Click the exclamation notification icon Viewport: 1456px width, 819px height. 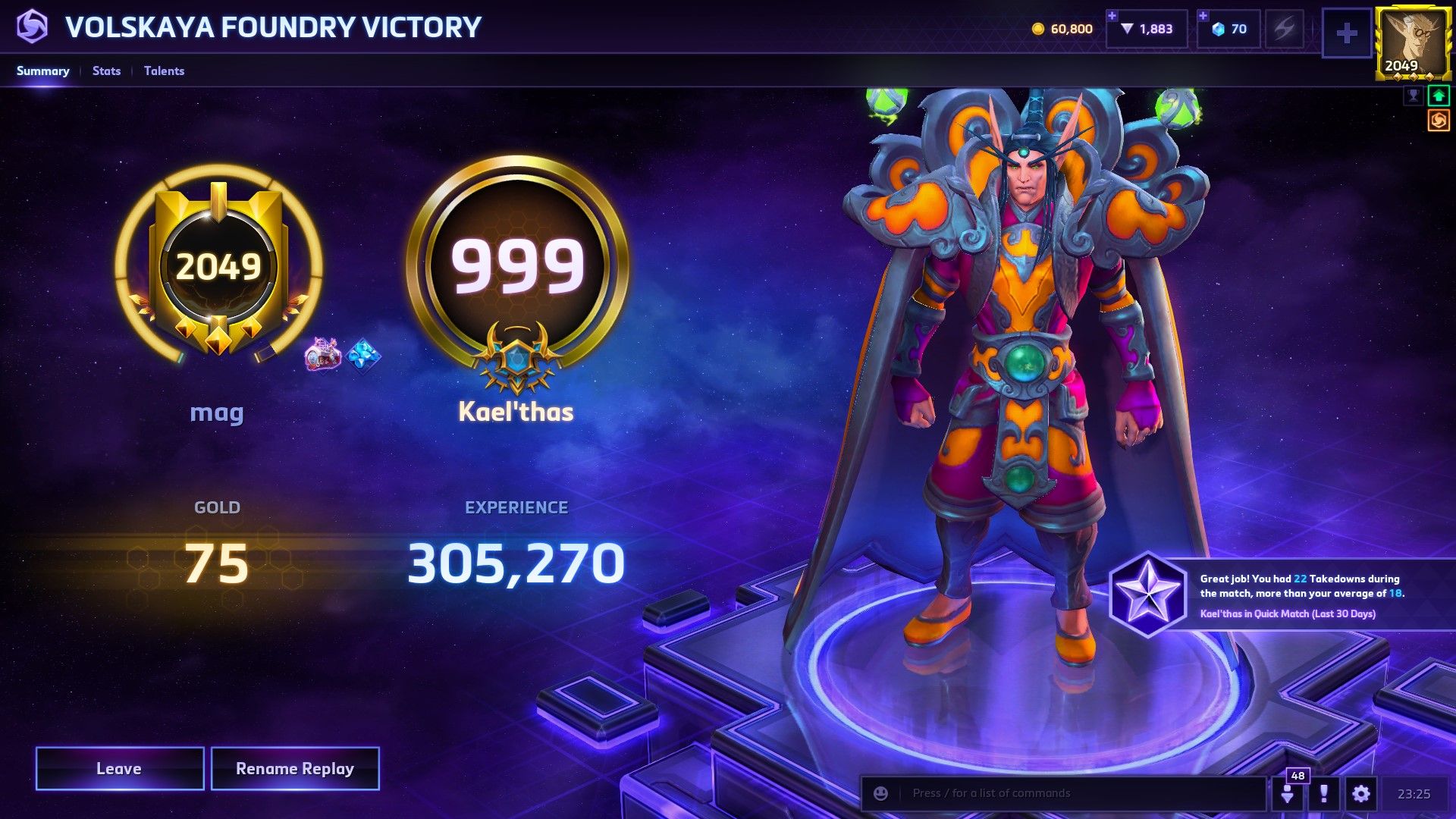[x=1323, y=794]
